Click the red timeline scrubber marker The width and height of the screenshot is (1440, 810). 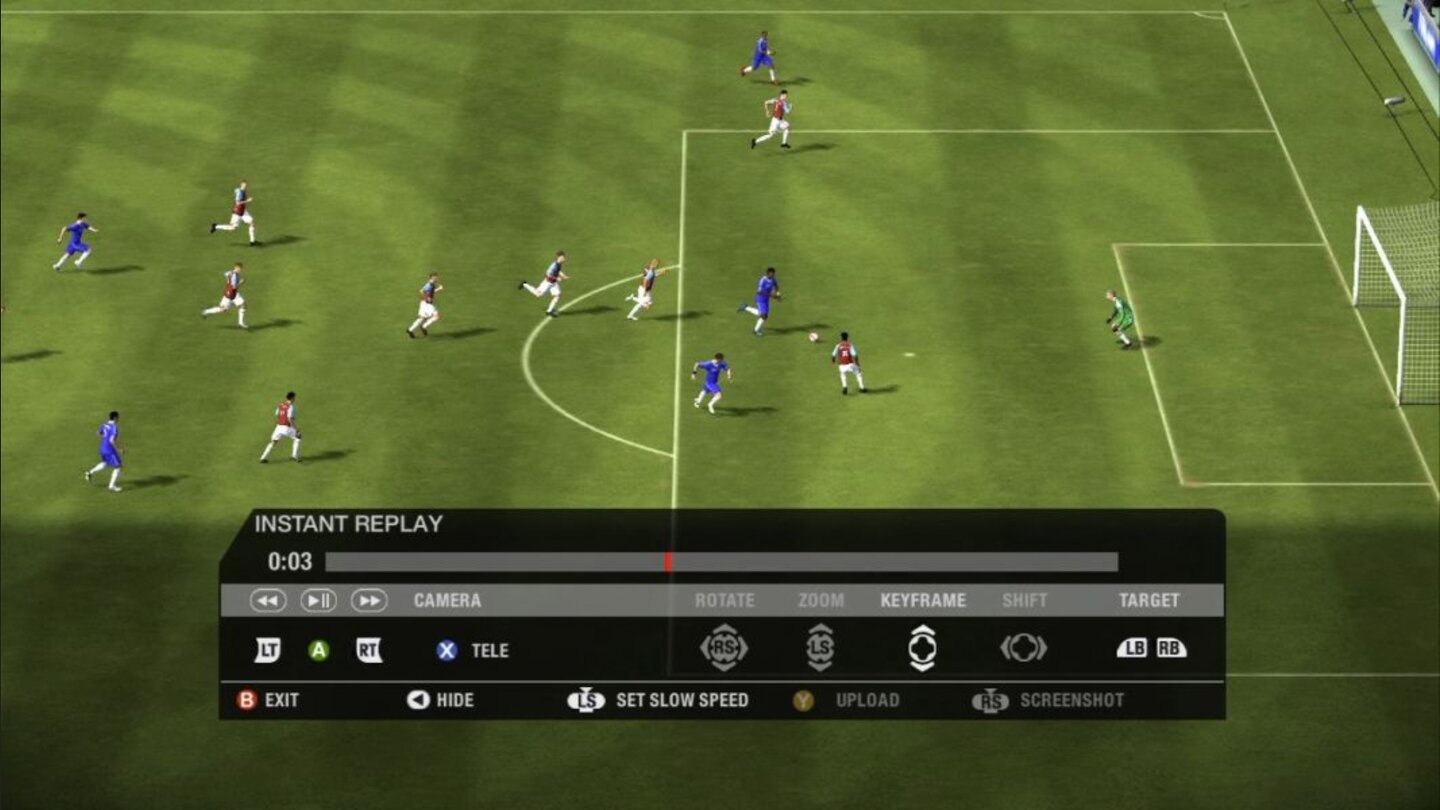(666, 562)
